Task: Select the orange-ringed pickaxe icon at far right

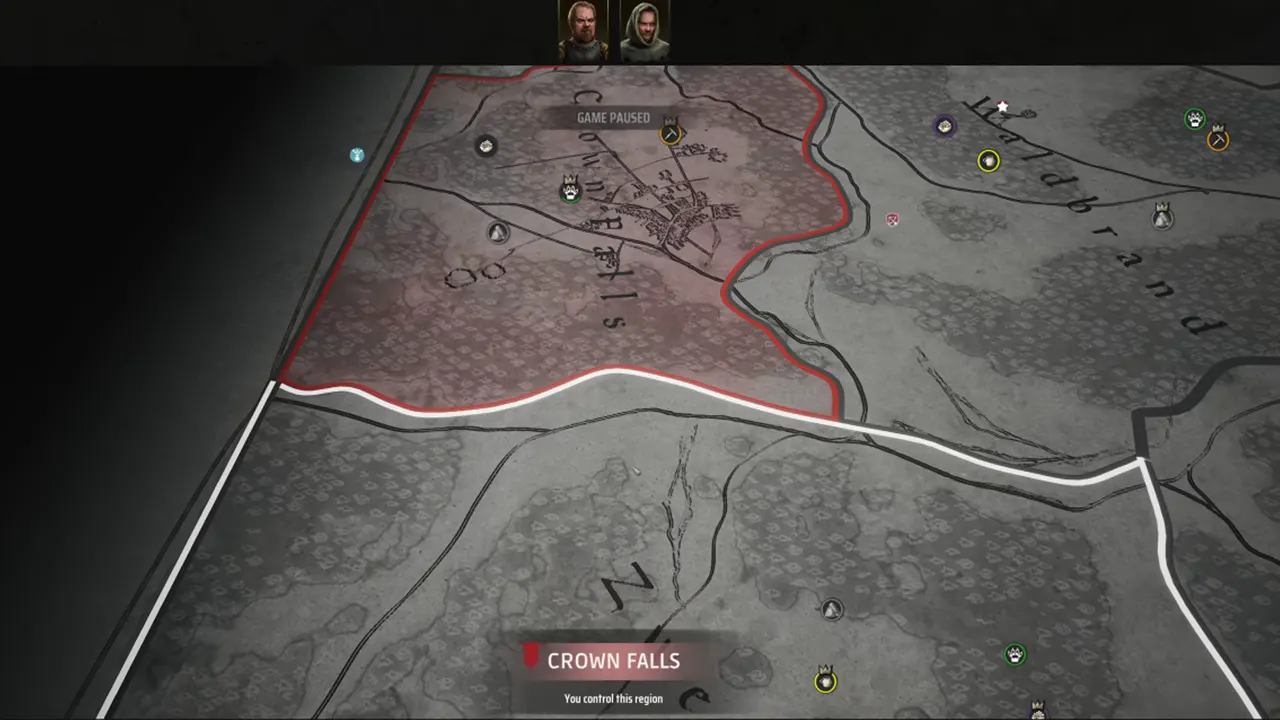Action: [1218, 139]
